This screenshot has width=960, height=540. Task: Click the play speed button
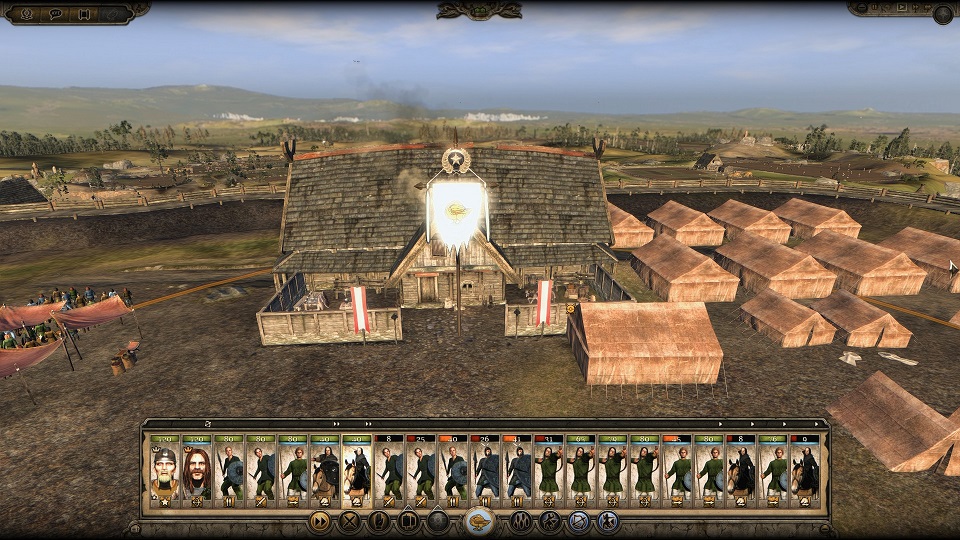903,8
